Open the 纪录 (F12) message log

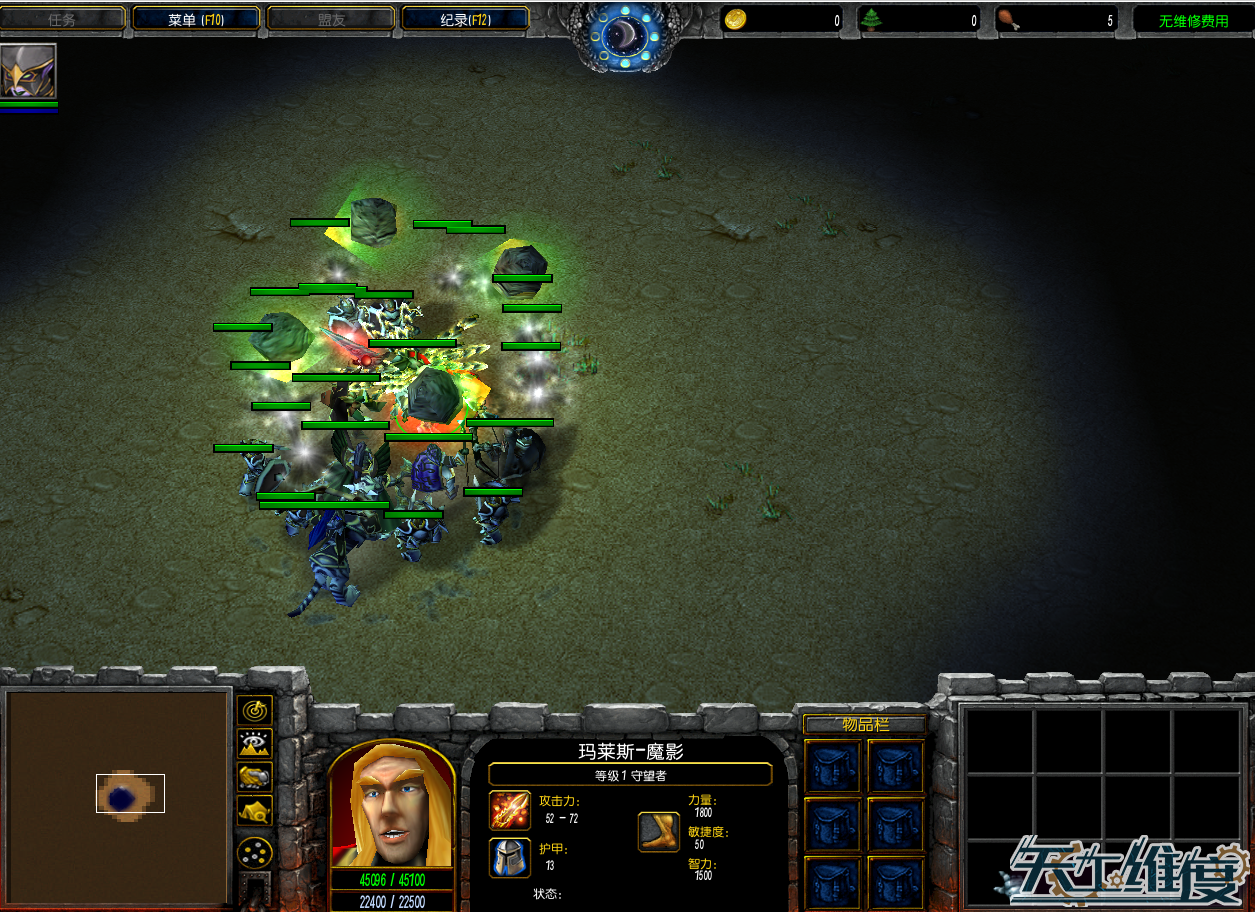click(465, 19)
